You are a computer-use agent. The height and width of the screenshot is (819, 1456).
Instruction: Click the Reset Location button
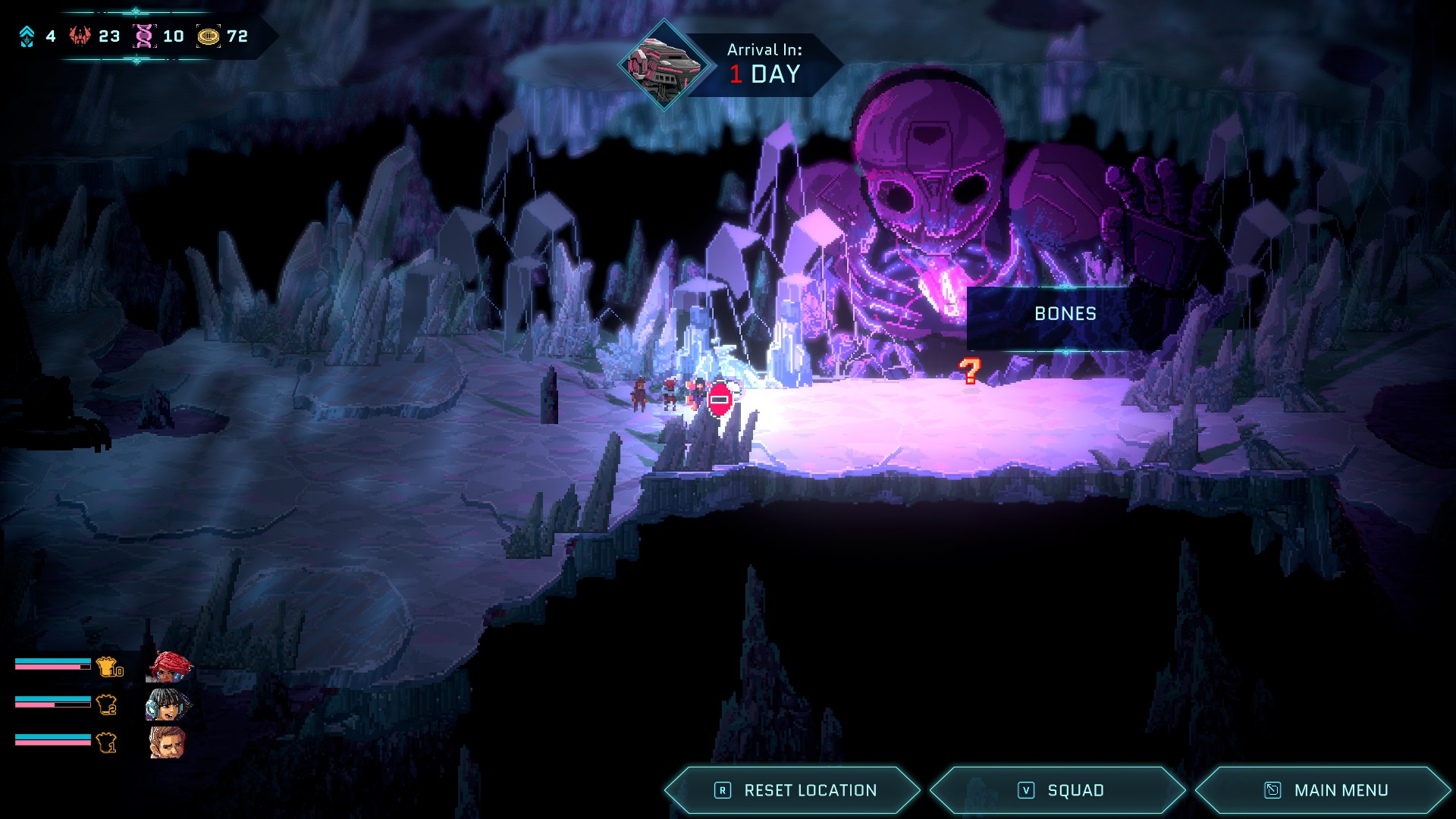pos(793,790)
